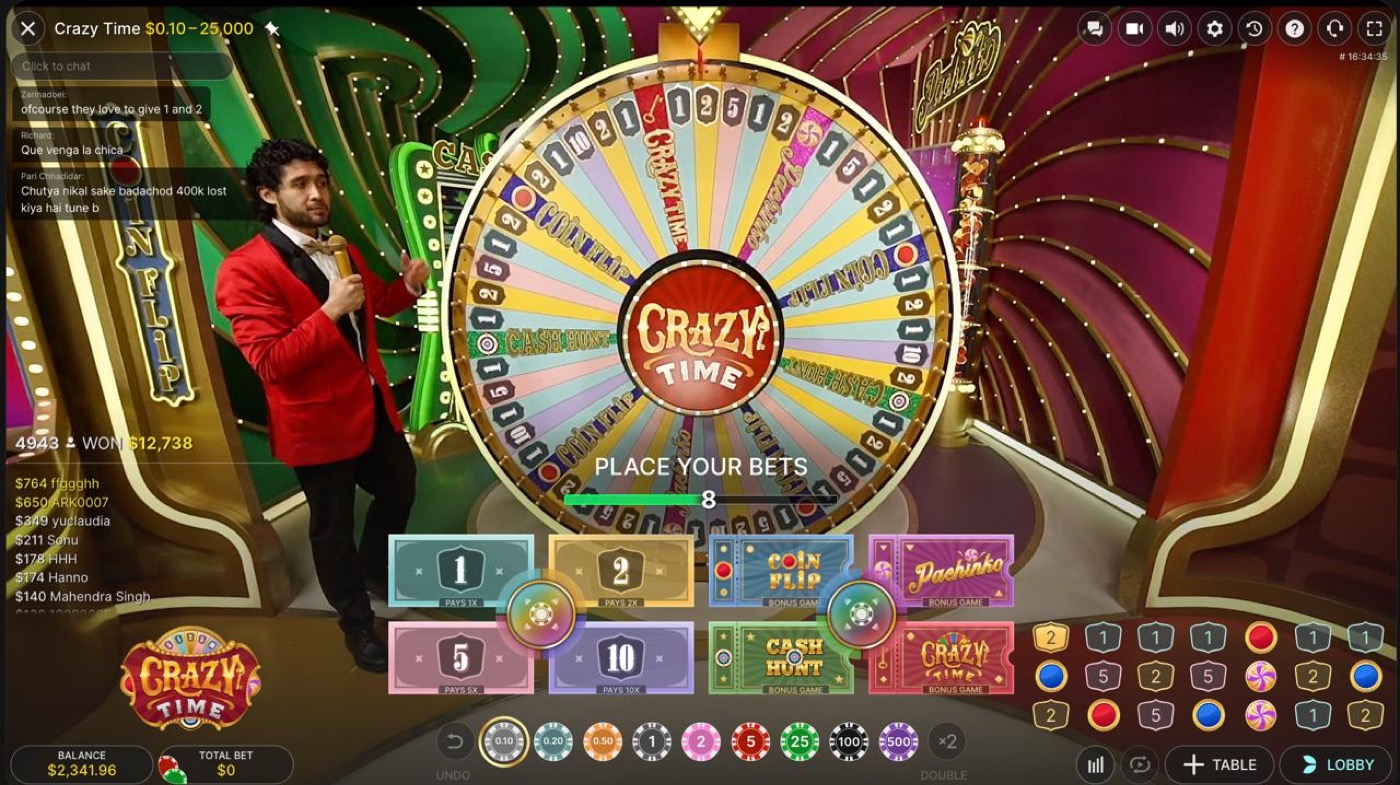This screenshot has width=1400, height=785.
Task: Mute the game sound
Action: pyautogui.click(x=1174, y=29)
